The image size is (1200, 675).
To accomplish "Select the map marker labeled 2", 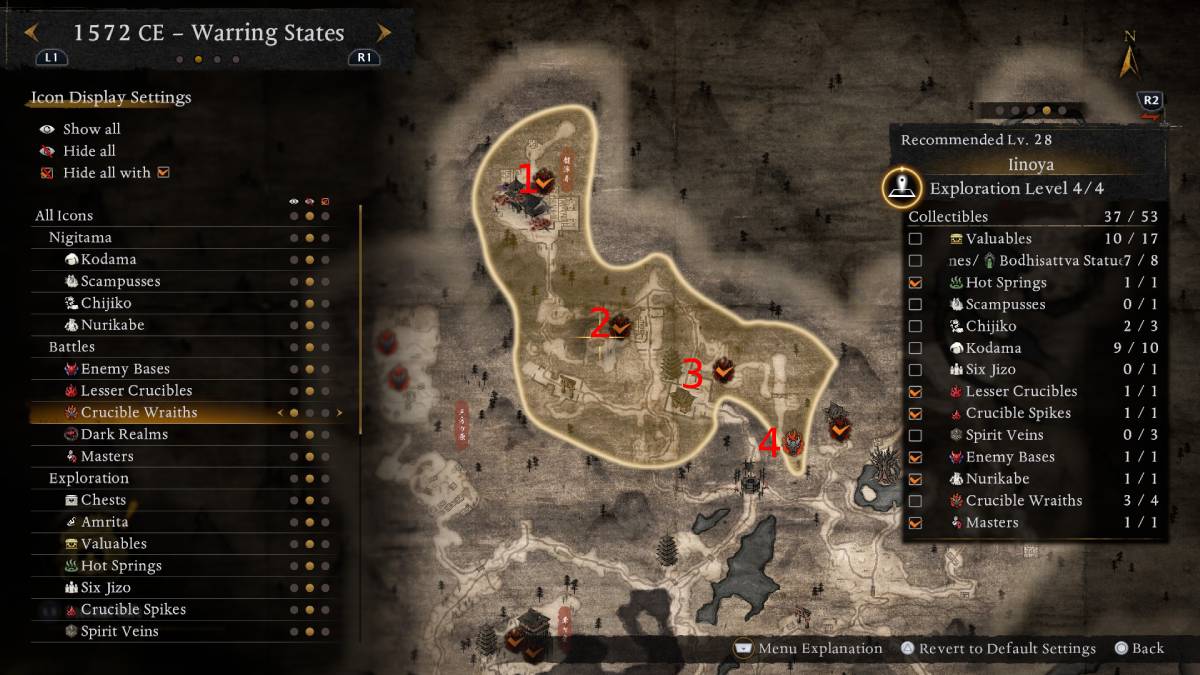I will pyautogui.click(x=620, y=325).
